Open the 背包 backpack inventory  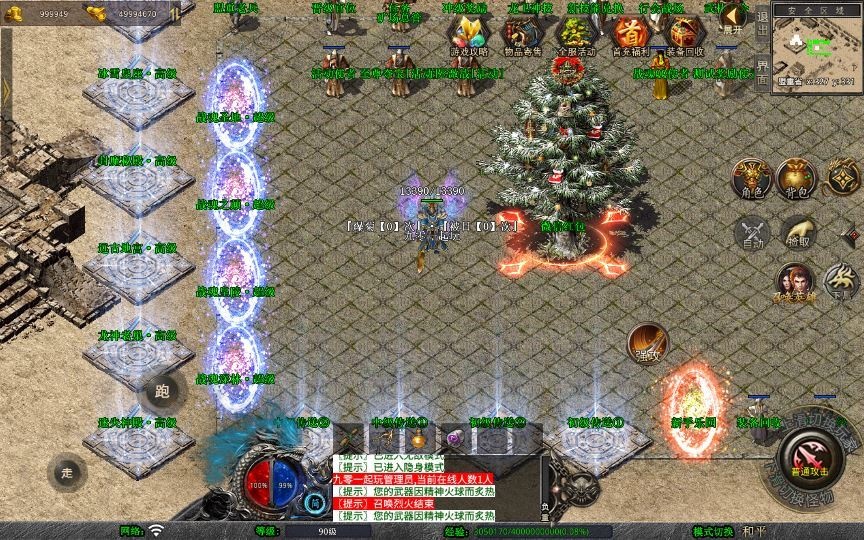click(796, 177)
